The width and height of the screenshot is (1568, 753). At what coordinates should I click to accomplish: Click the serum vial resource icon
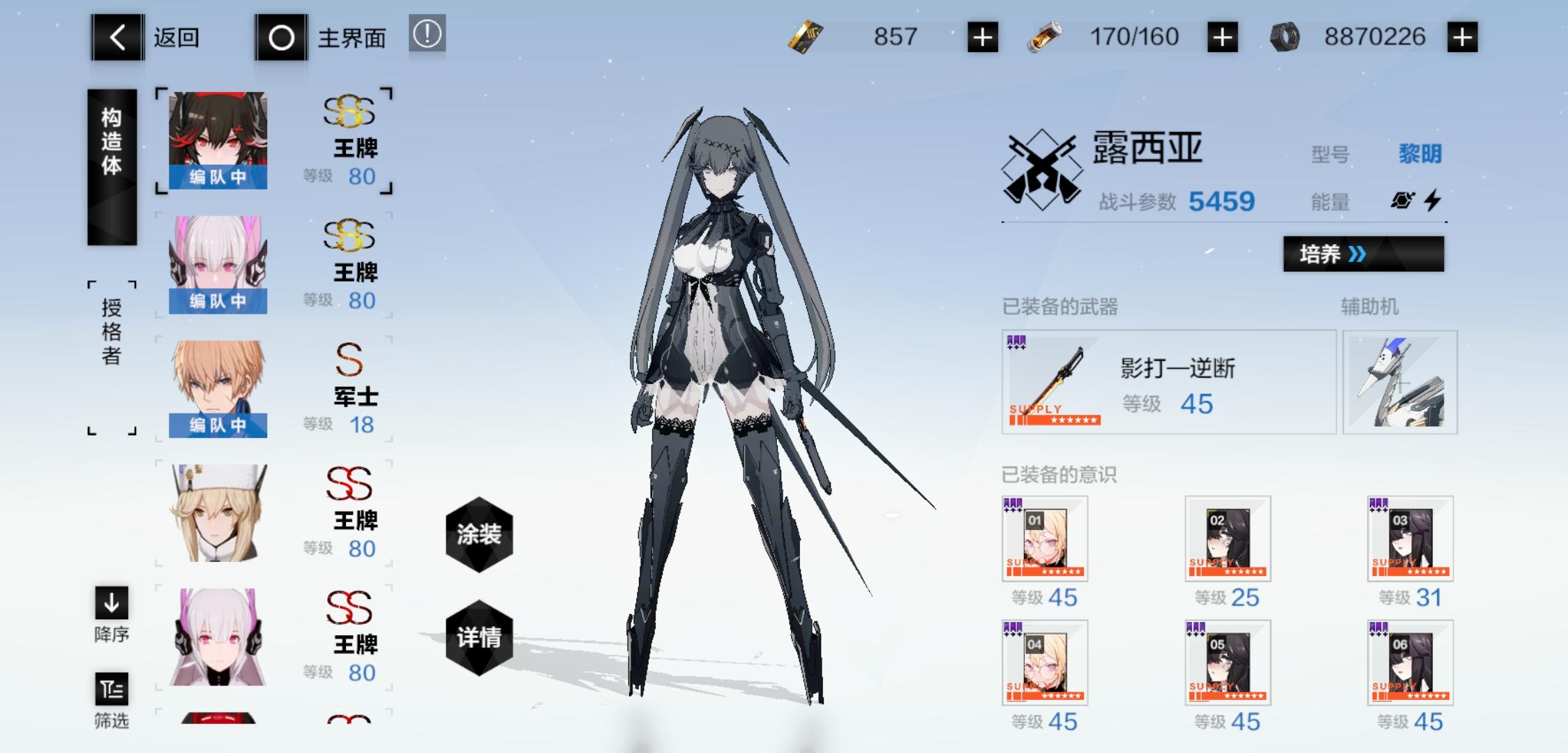tap(1043, 37)
